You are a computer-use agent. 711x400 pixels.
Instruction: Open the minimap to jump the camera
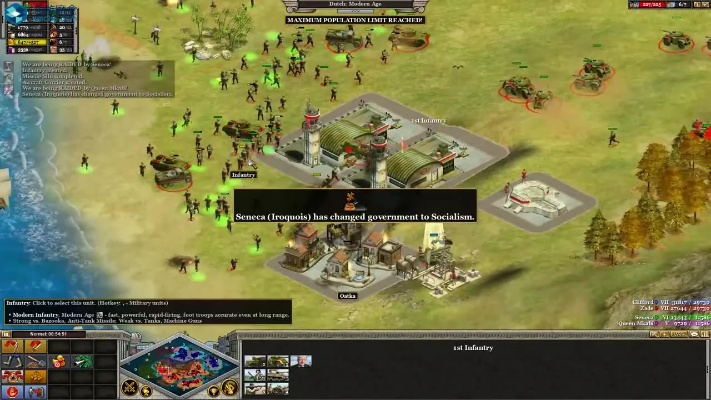coord(178,365)
